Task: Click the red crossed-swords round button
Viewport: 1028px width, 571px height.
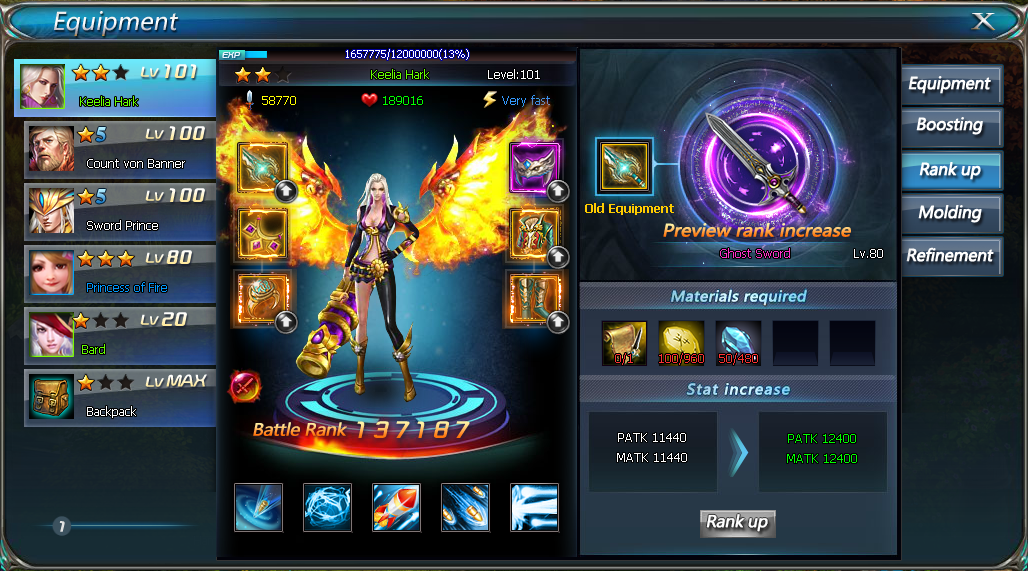Action: [x=245, y=385]
